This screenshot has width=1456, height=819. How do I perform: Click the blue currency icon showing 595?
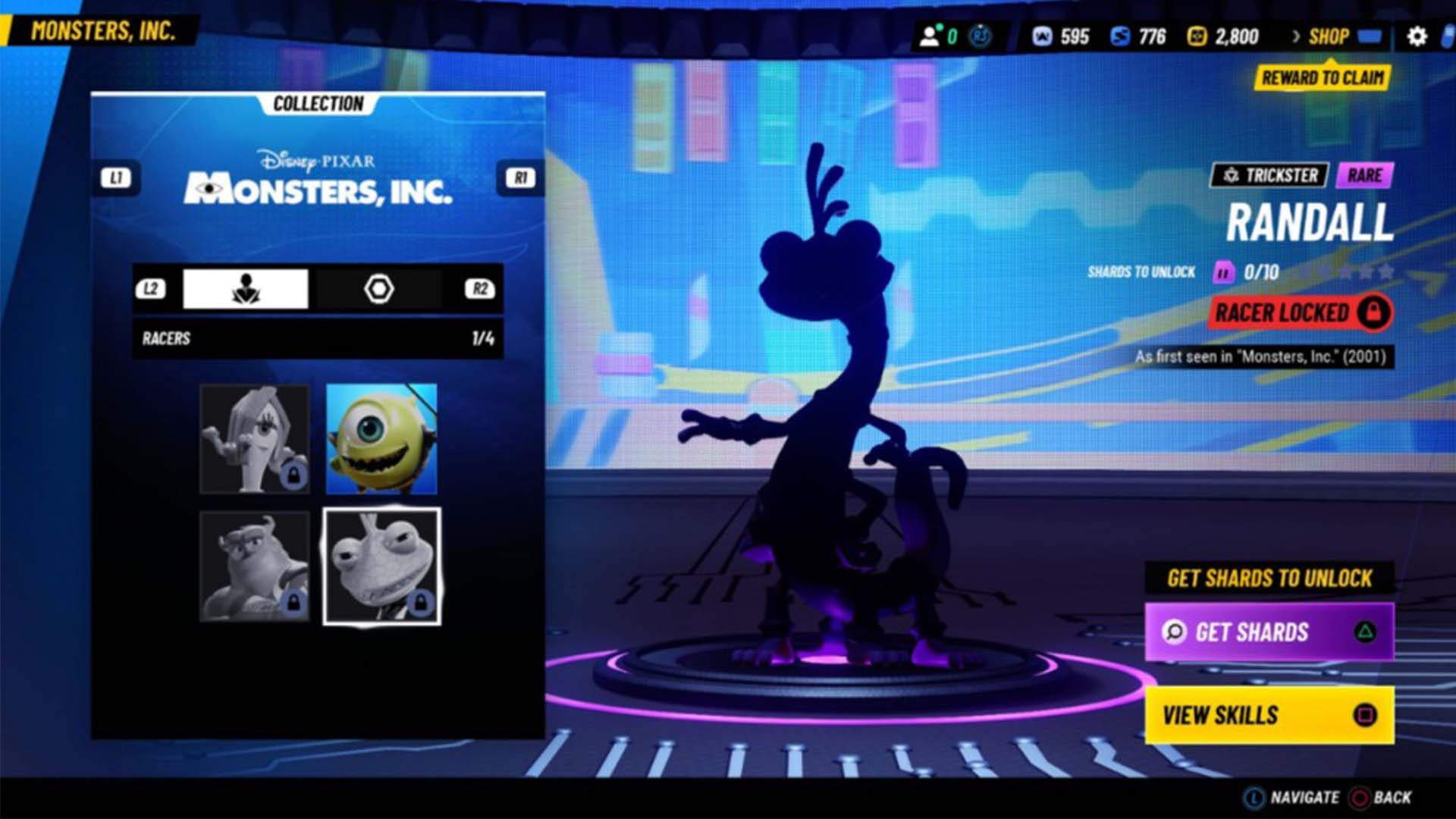tap(1040, 36)
